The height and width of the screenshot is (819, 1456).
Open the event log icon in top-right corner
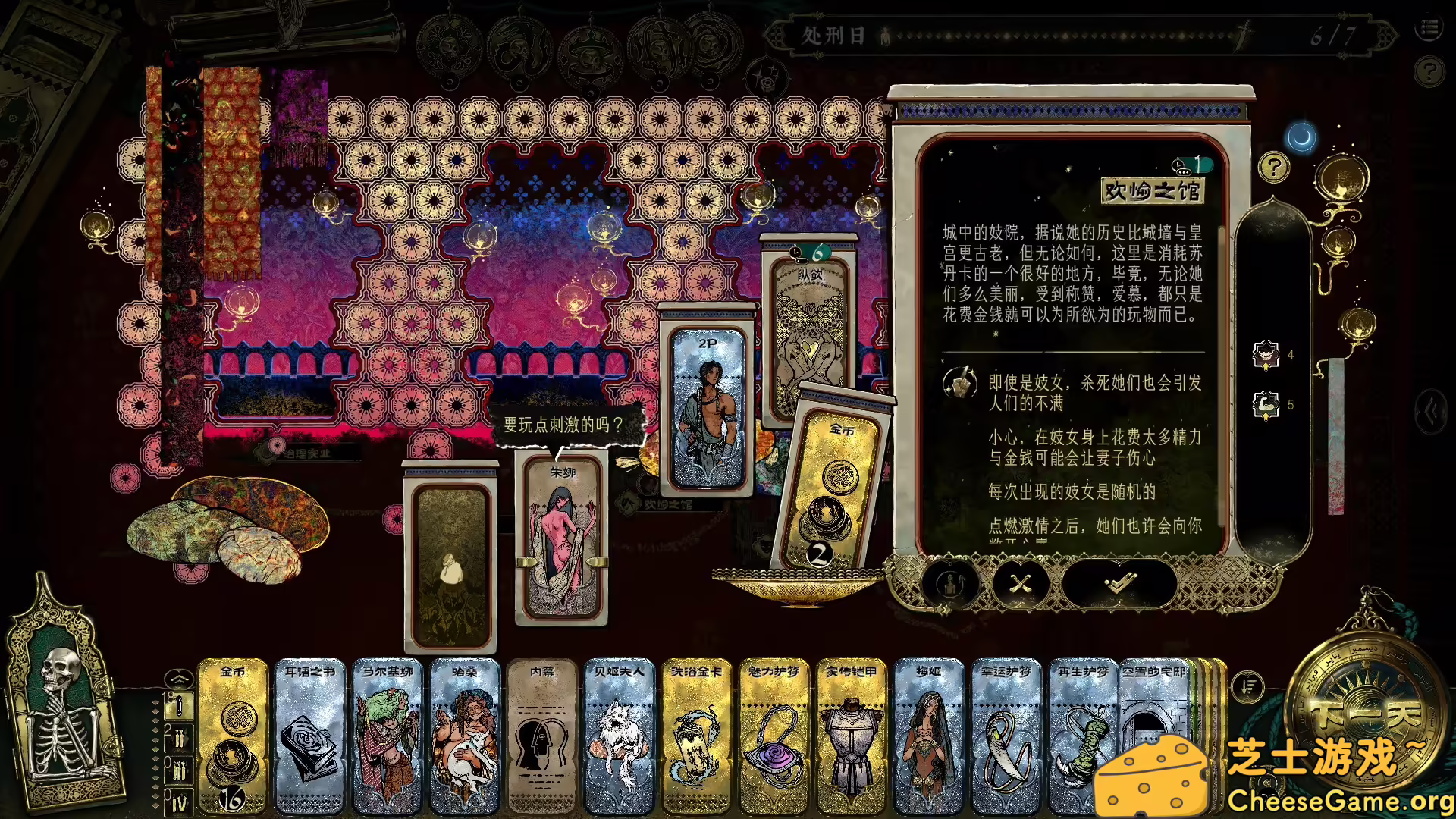(x=1429, y=28)
